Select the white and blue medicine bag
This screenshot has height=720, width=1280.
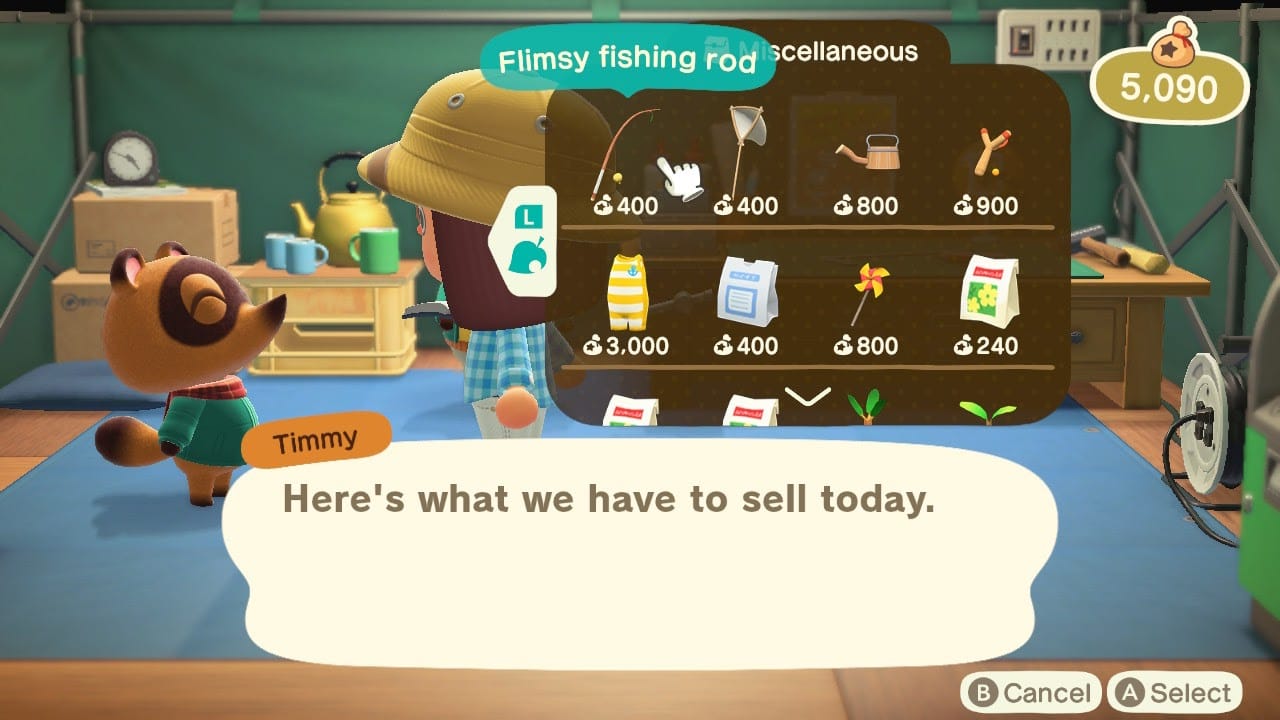[x=747, y=295]
